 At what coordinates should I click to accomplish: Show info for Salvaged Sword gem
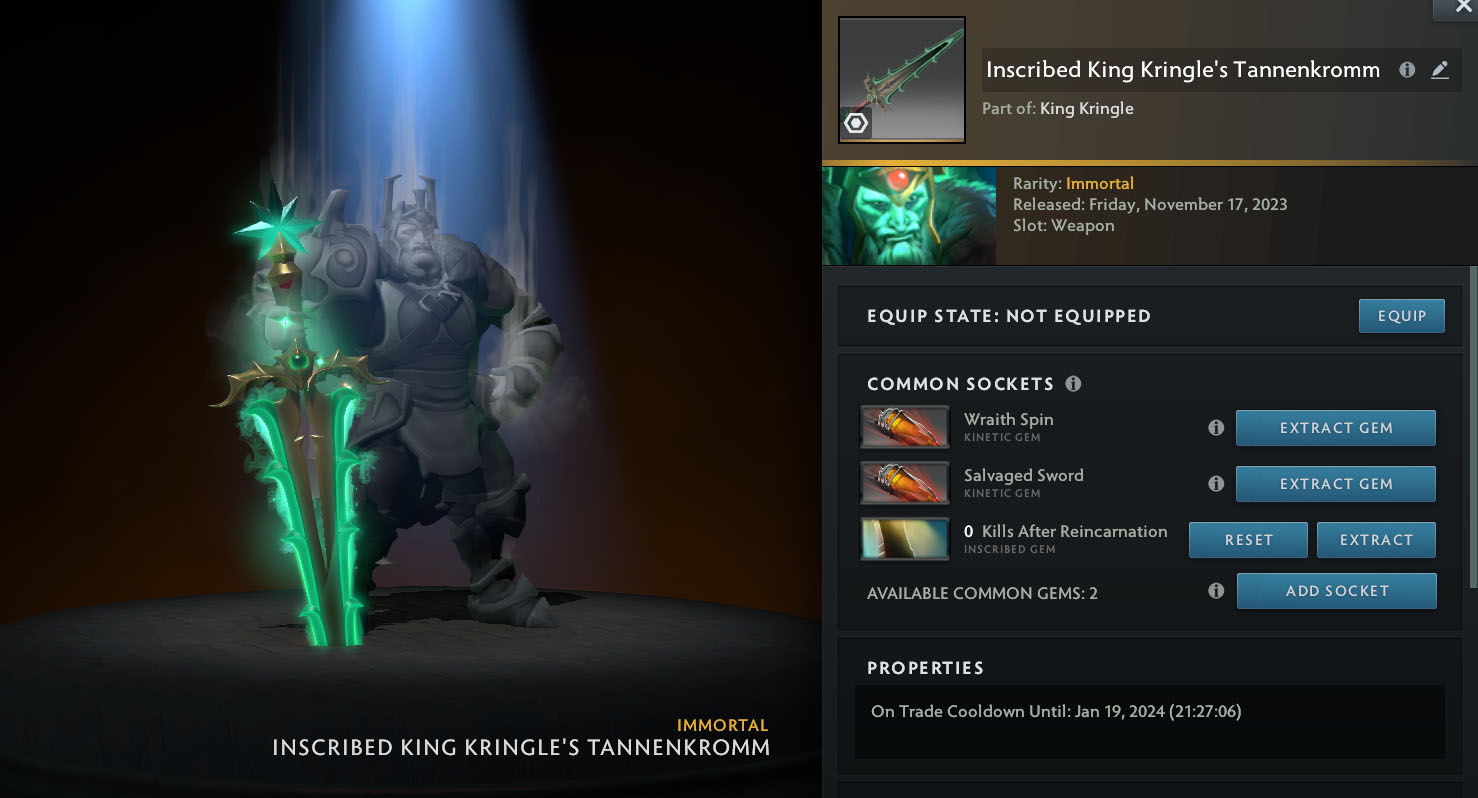click(x=1216, y=484)
